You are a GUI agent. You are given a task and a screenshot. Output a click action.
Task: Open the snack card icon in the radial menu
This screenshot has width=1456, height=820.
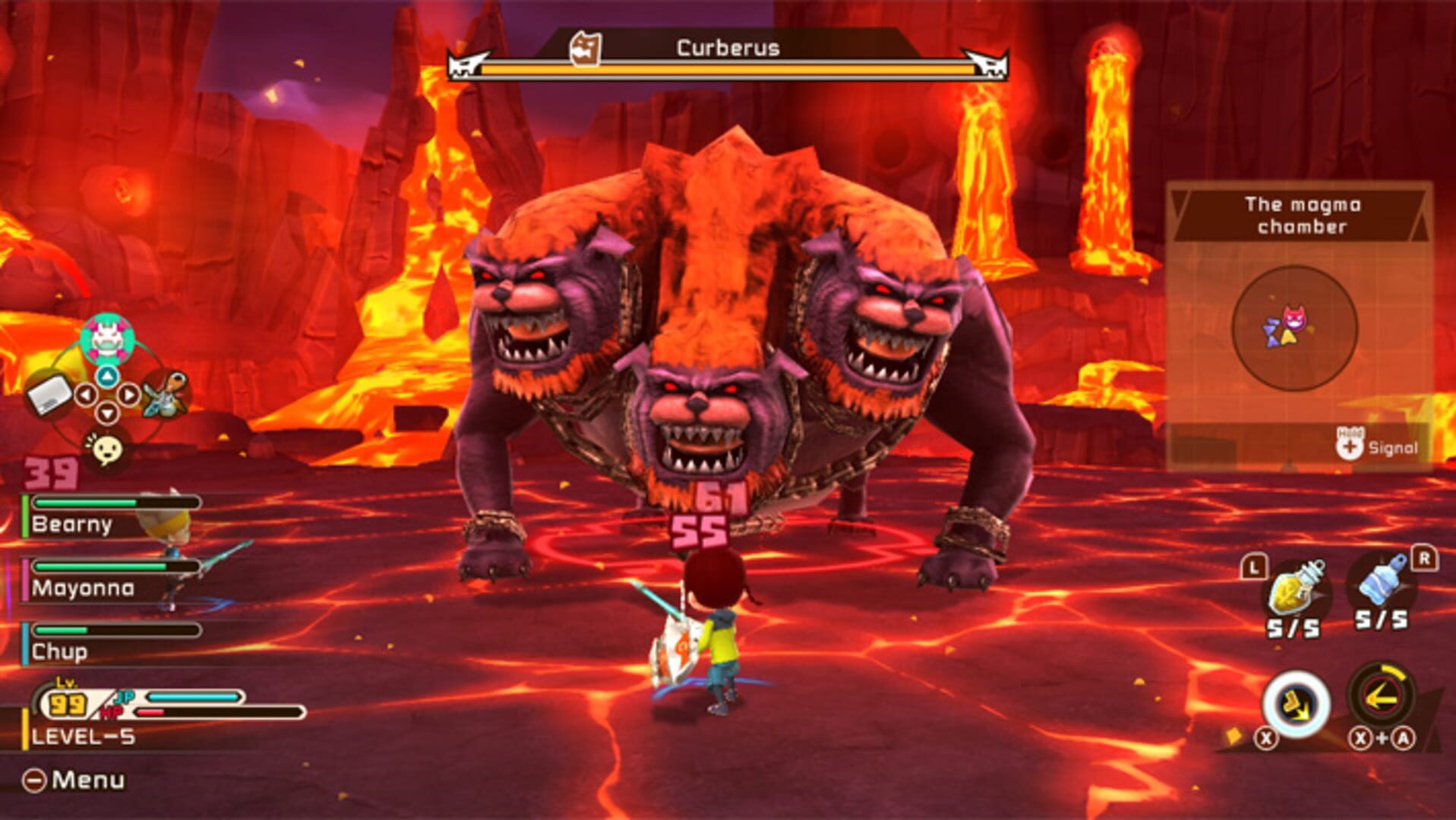tap(49, 395)
